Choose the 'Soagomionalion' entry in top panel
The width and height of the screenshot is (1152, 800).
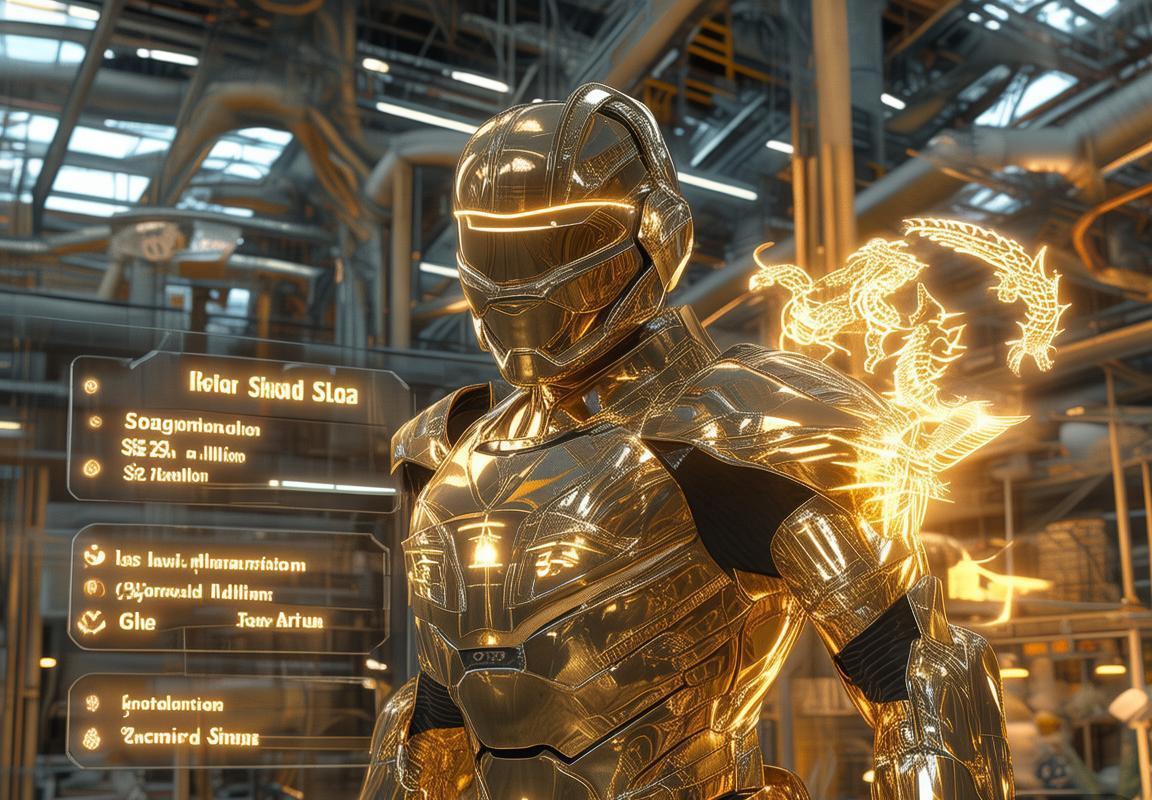pos(192,428)
